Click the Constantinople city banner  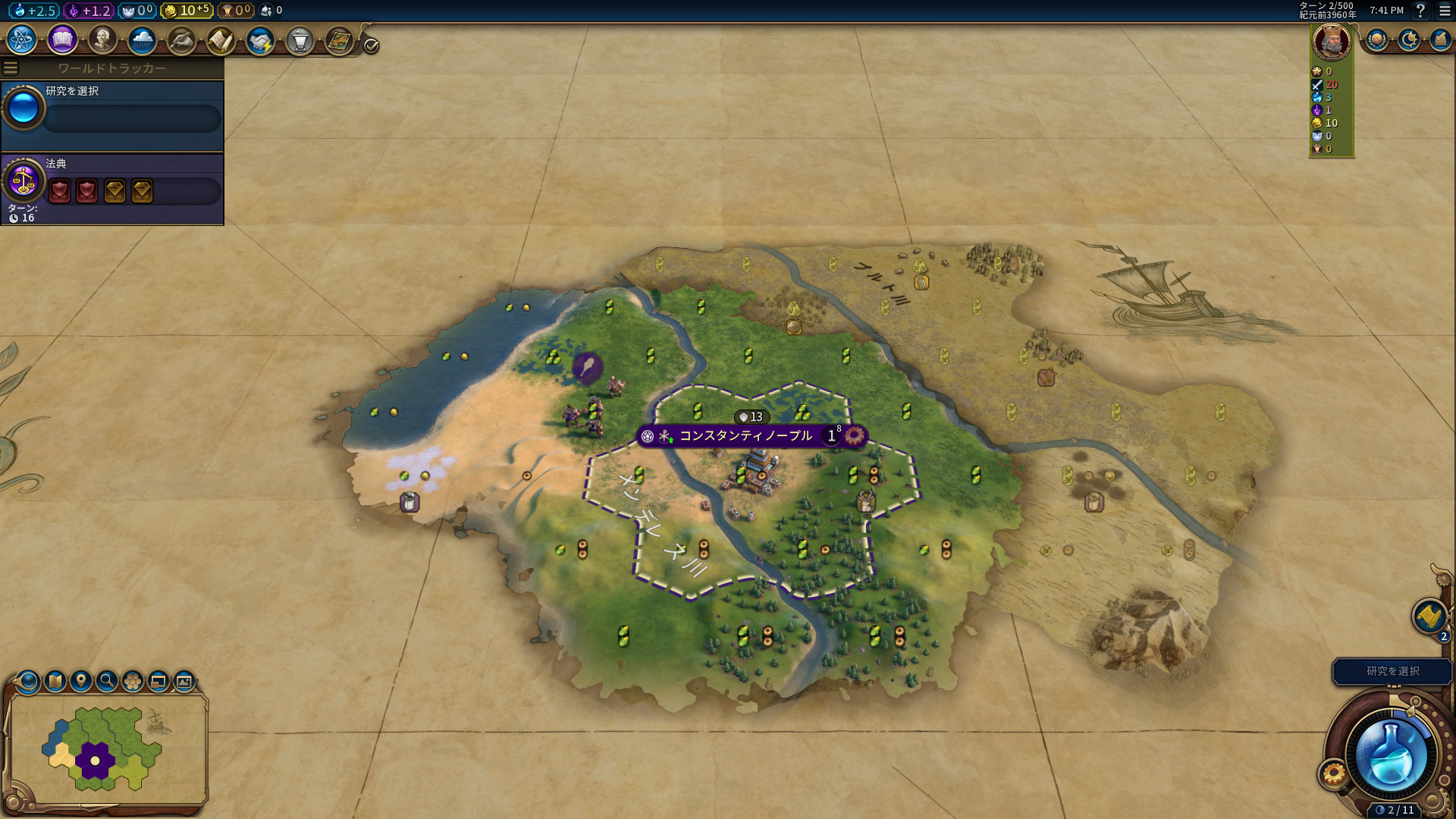click(x=745, y=436)
